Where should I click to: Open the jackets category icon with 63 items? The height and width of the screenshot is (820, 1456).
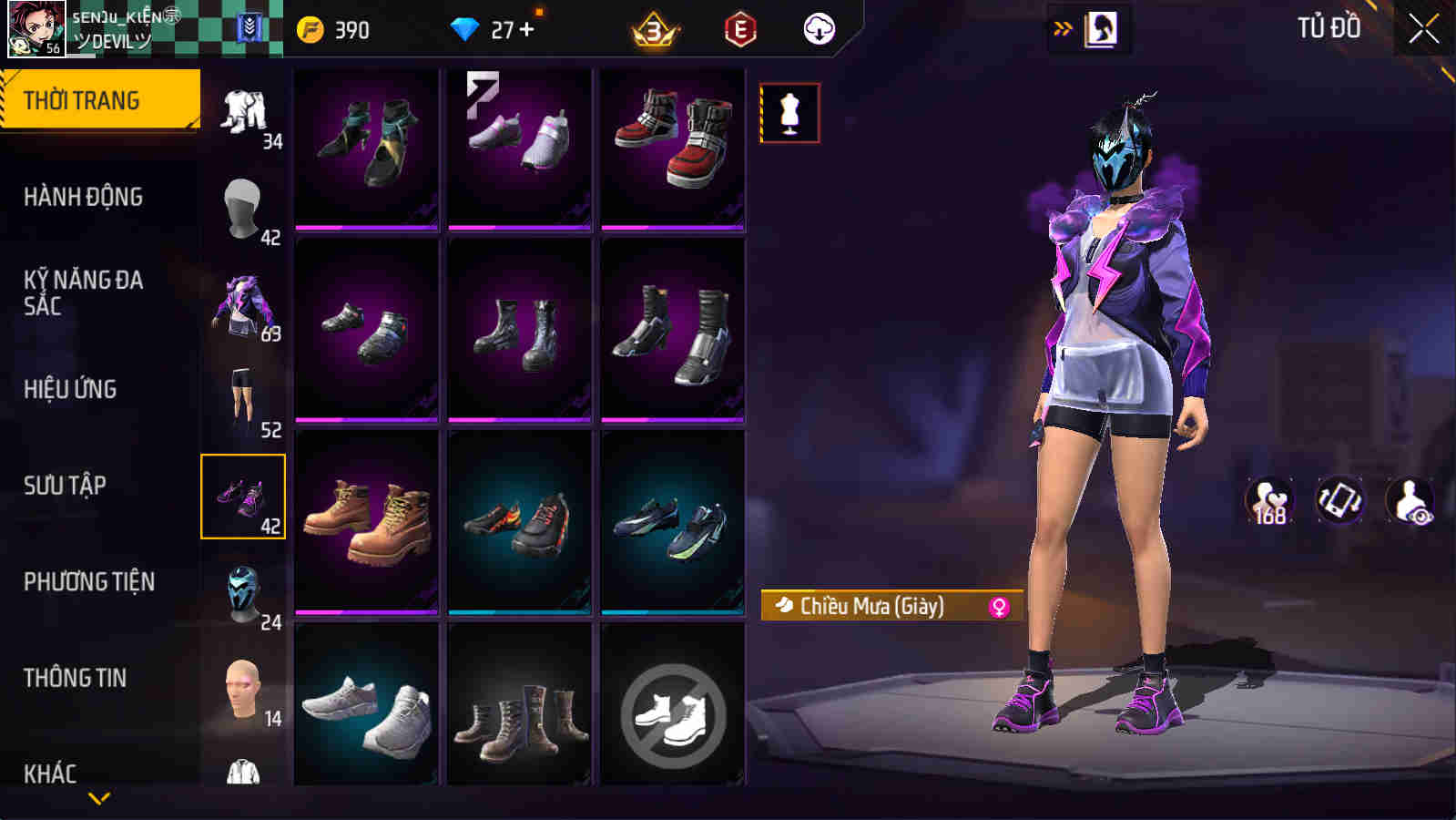[243, 305]
